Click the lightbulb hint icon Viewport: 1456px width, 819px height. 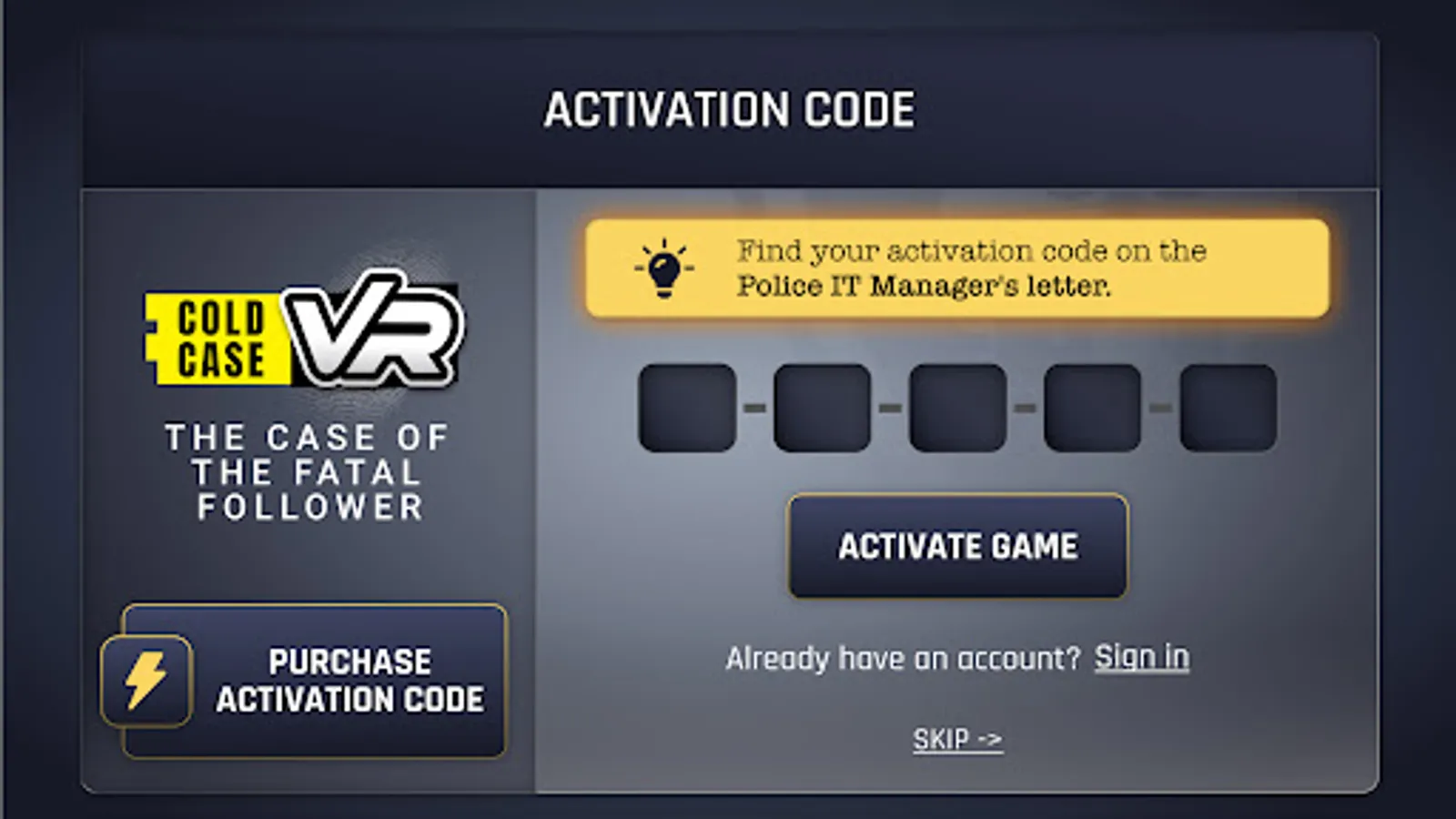pyautogui.click(x=663, y=268)
